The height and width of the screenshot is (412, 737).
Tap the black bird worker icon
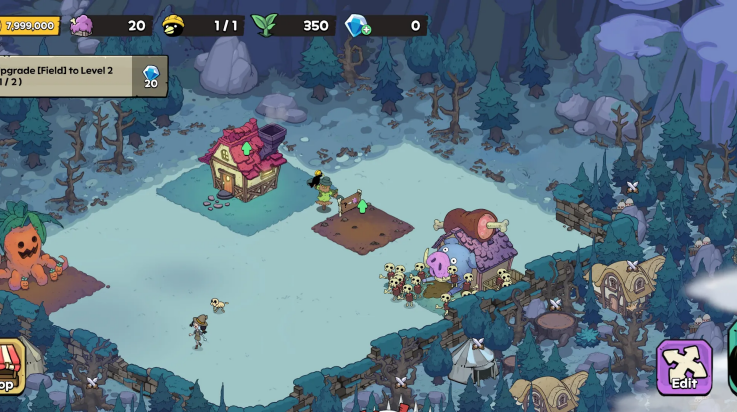(x=173, y=25)
